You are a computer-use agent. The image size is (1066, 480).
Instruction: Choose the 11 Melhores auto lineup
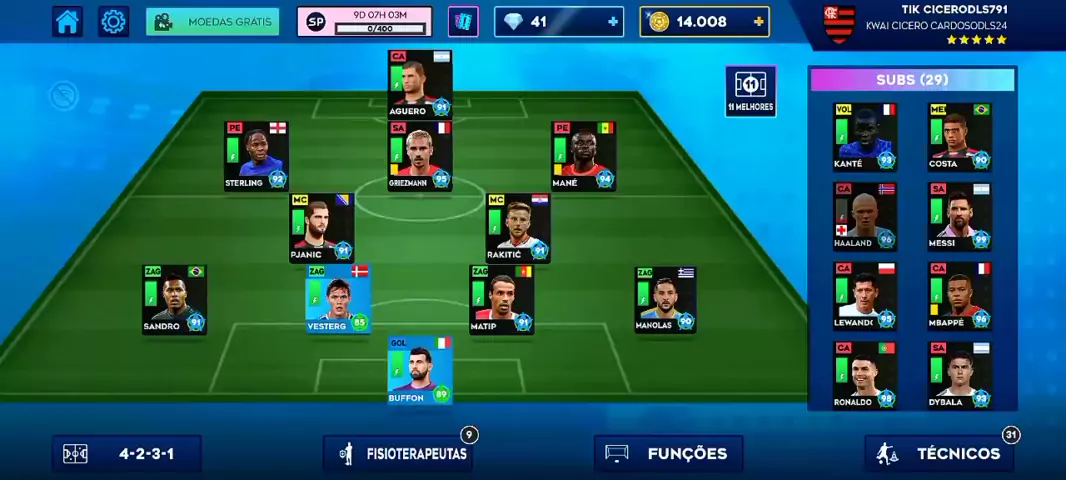(750, 91)
